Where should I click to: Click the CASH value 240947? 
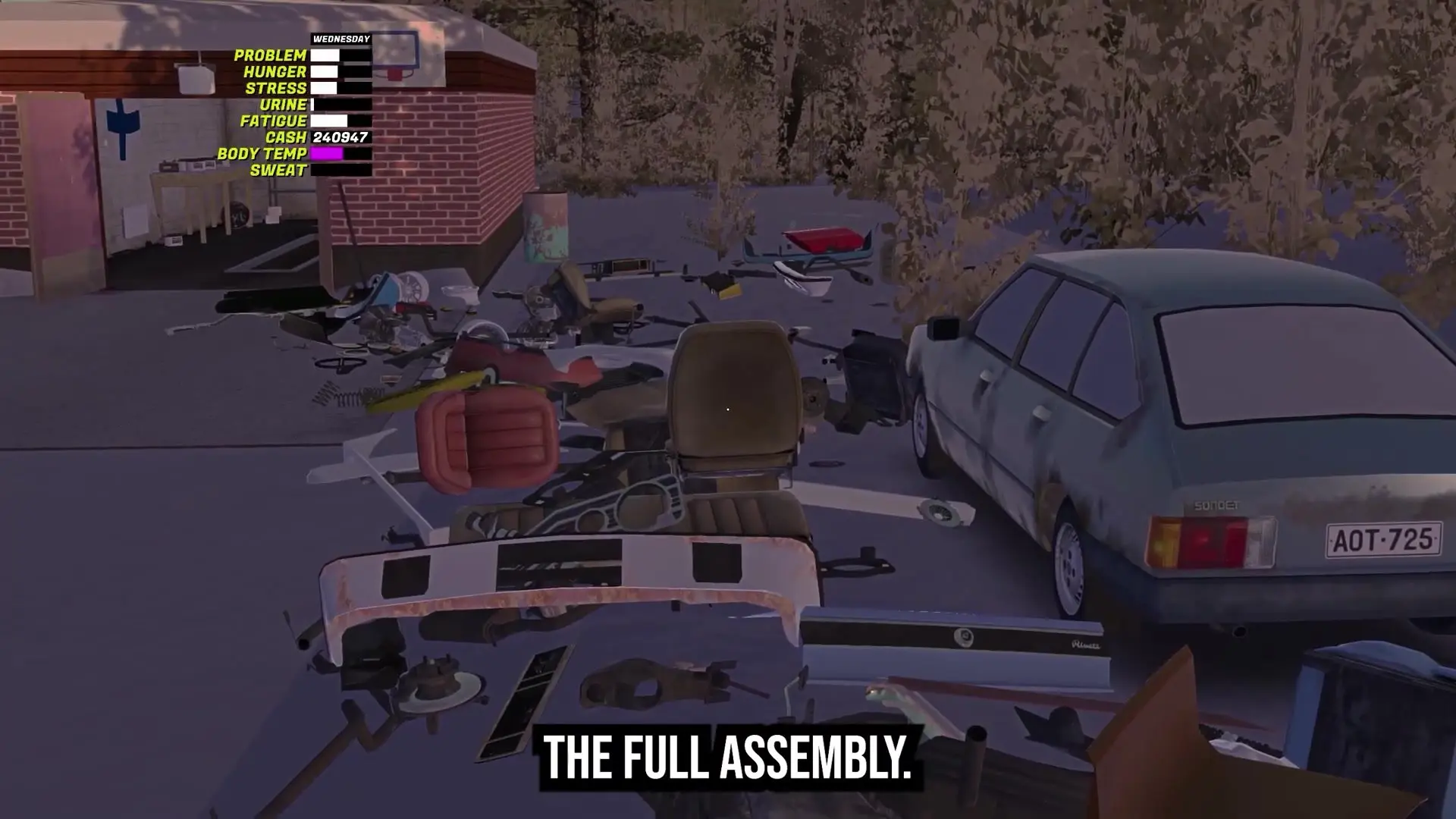[x=339, y=138]
